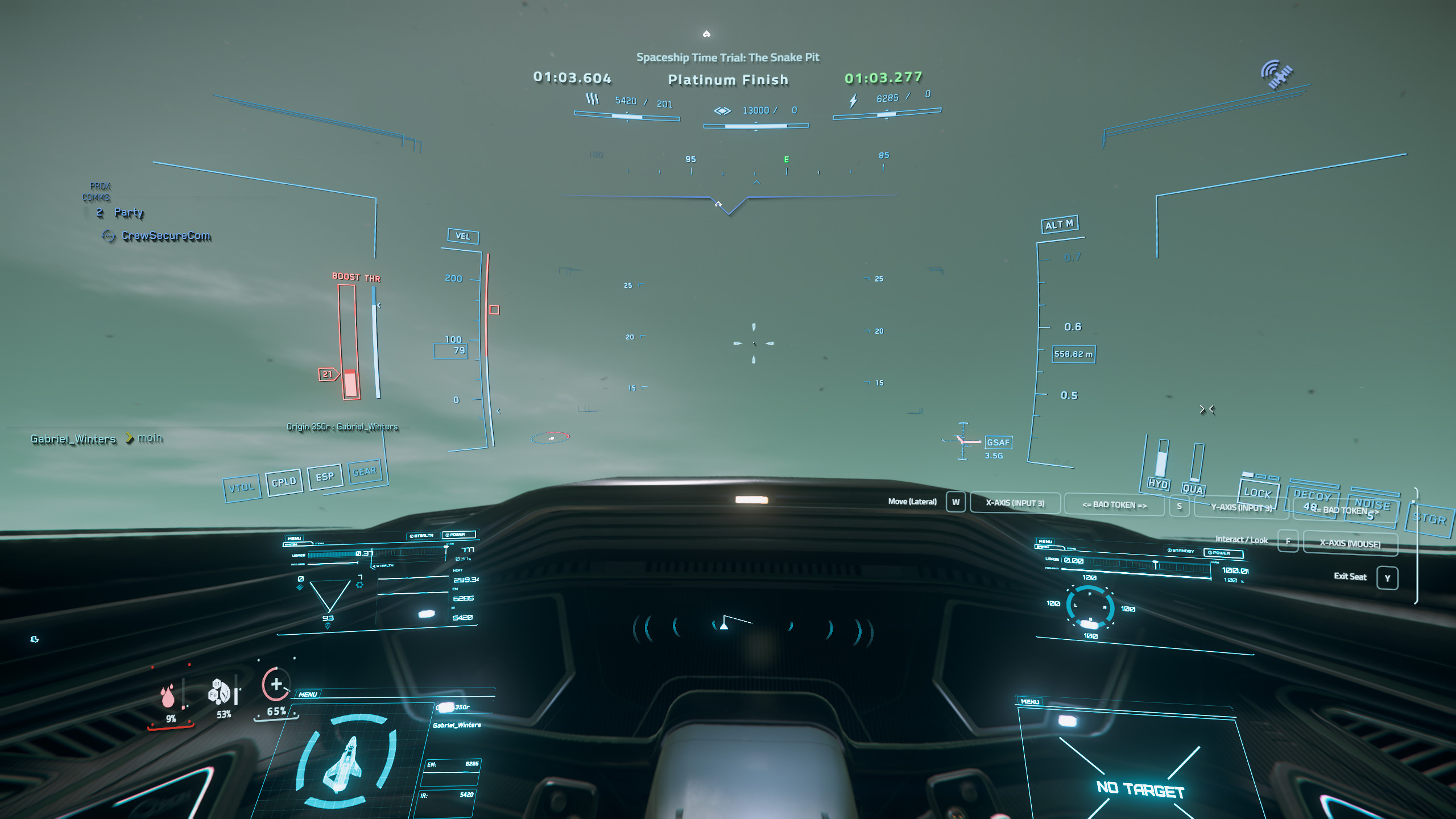Viewport: 1456px width, 819px height.
Task: Open the Items tab on the shield display
Action: tap(1071, 549)
